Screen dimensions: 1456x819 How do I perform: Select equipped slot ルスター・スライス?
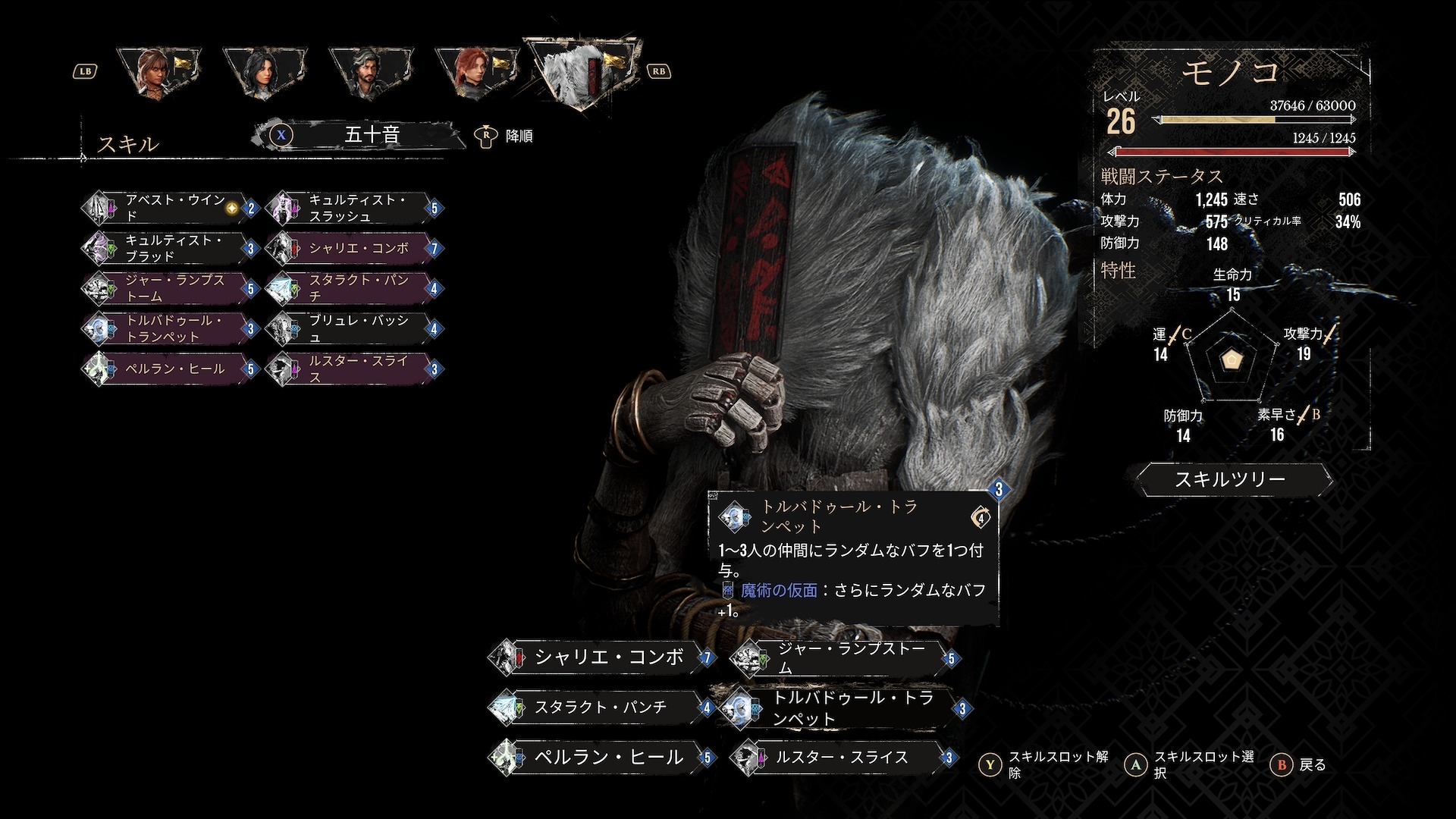(x=843, y=757)
